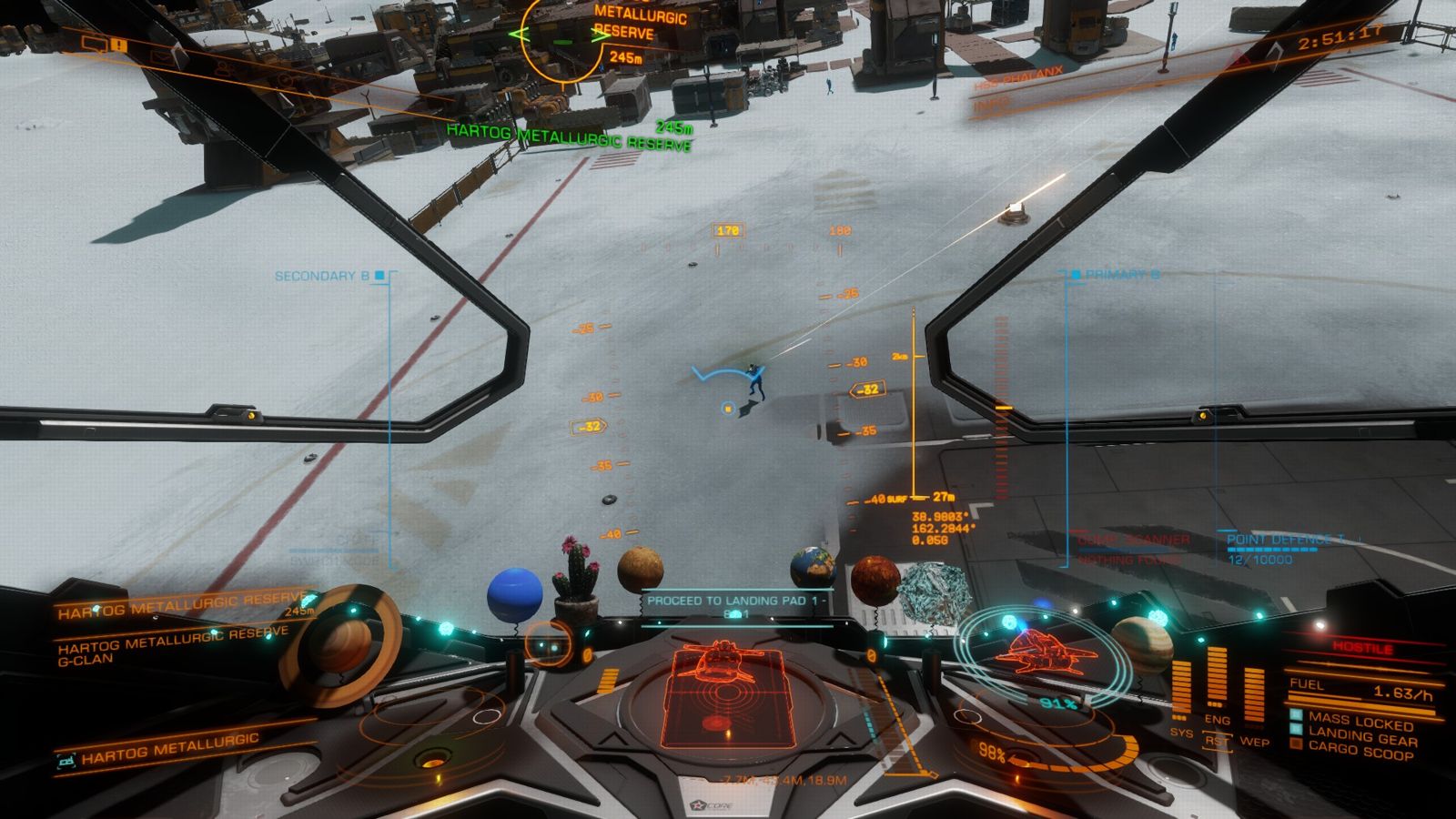The image size is (1456, 819).
Task: Click the RST power reset button
Action: pyautogui.click(x=1216, y=741)
